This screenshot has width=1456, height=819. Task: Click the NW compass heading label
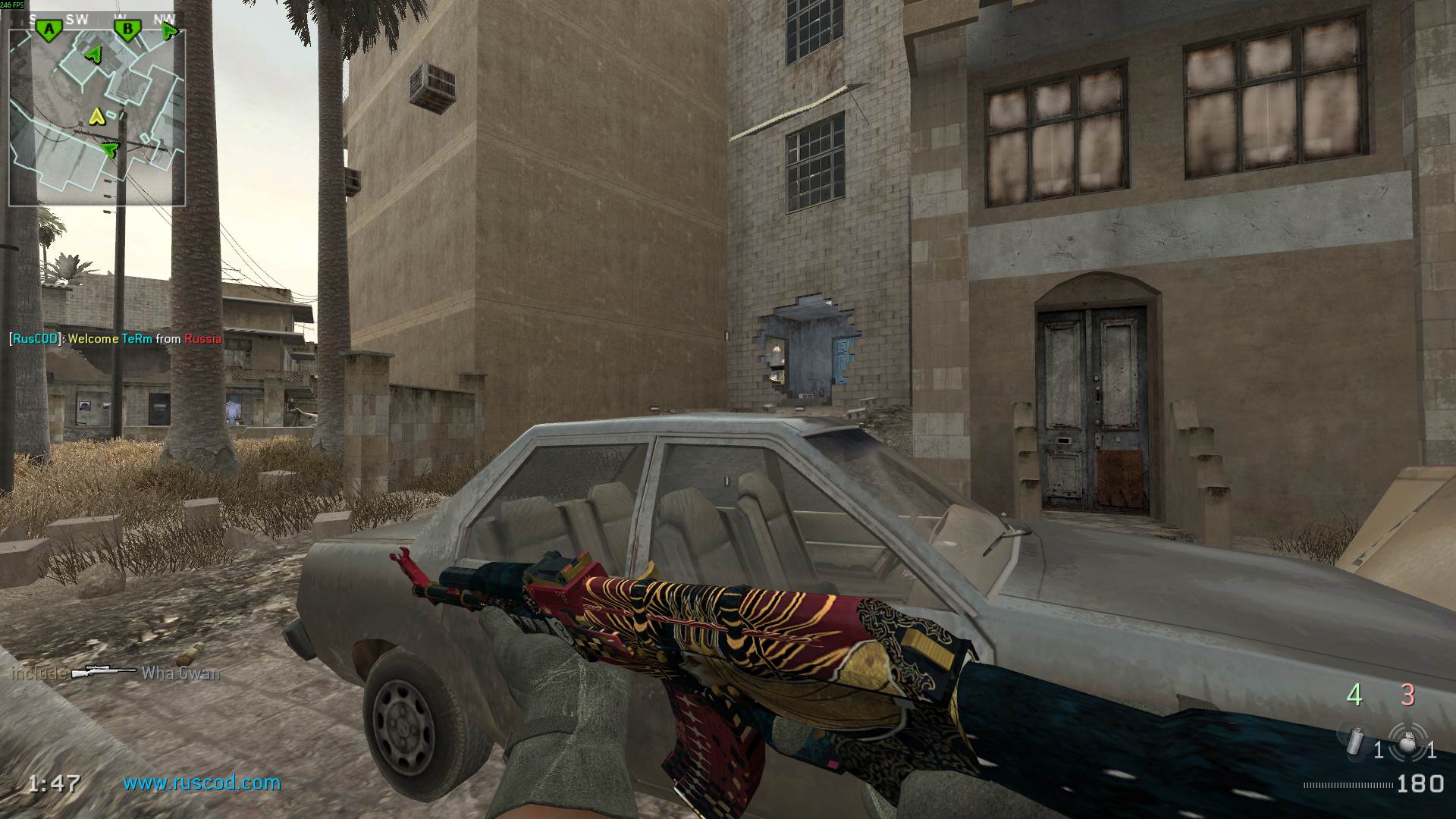tap(164, 17)
